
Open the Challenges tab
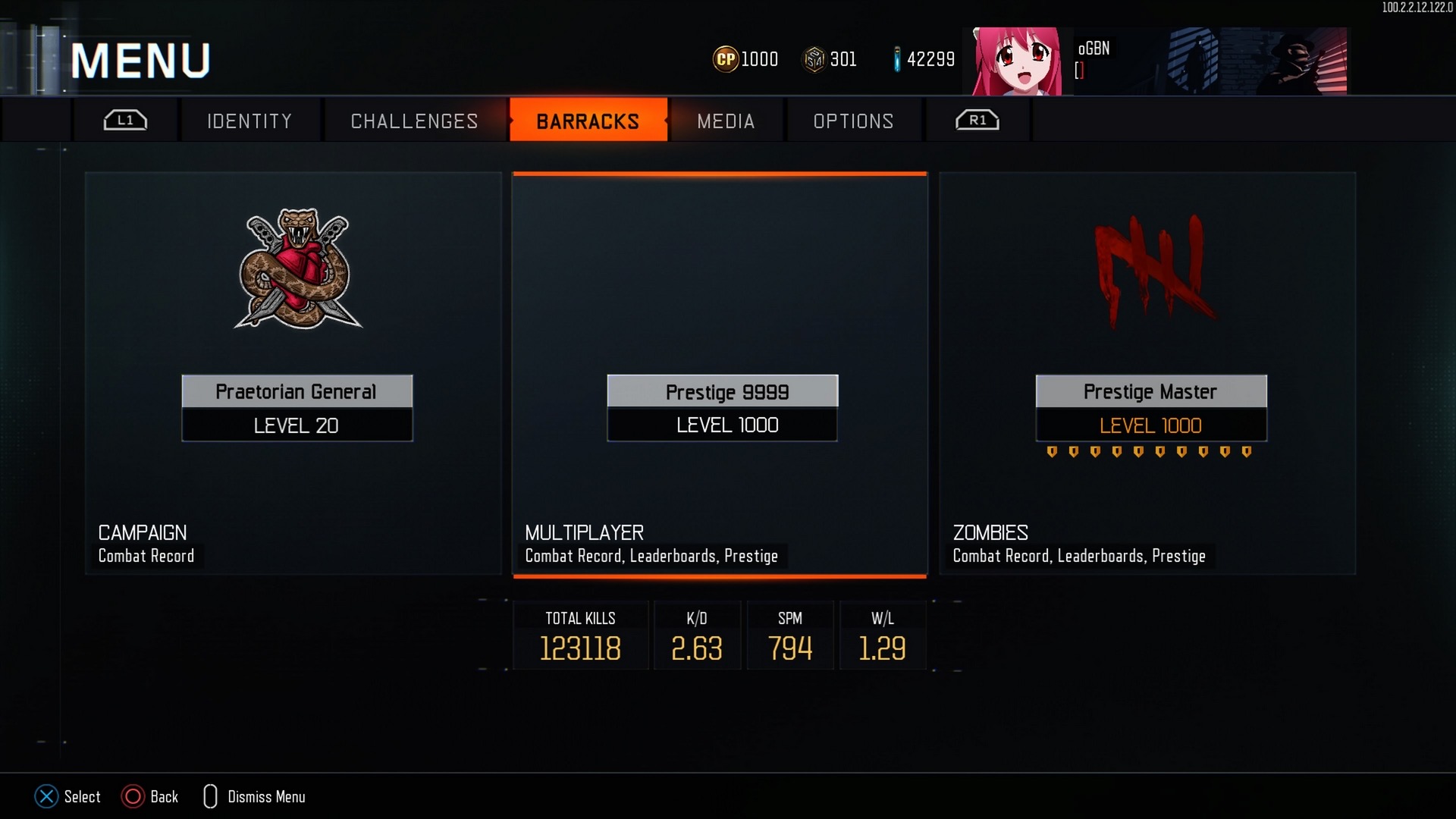pyautogui.click(x=414, y=121)
